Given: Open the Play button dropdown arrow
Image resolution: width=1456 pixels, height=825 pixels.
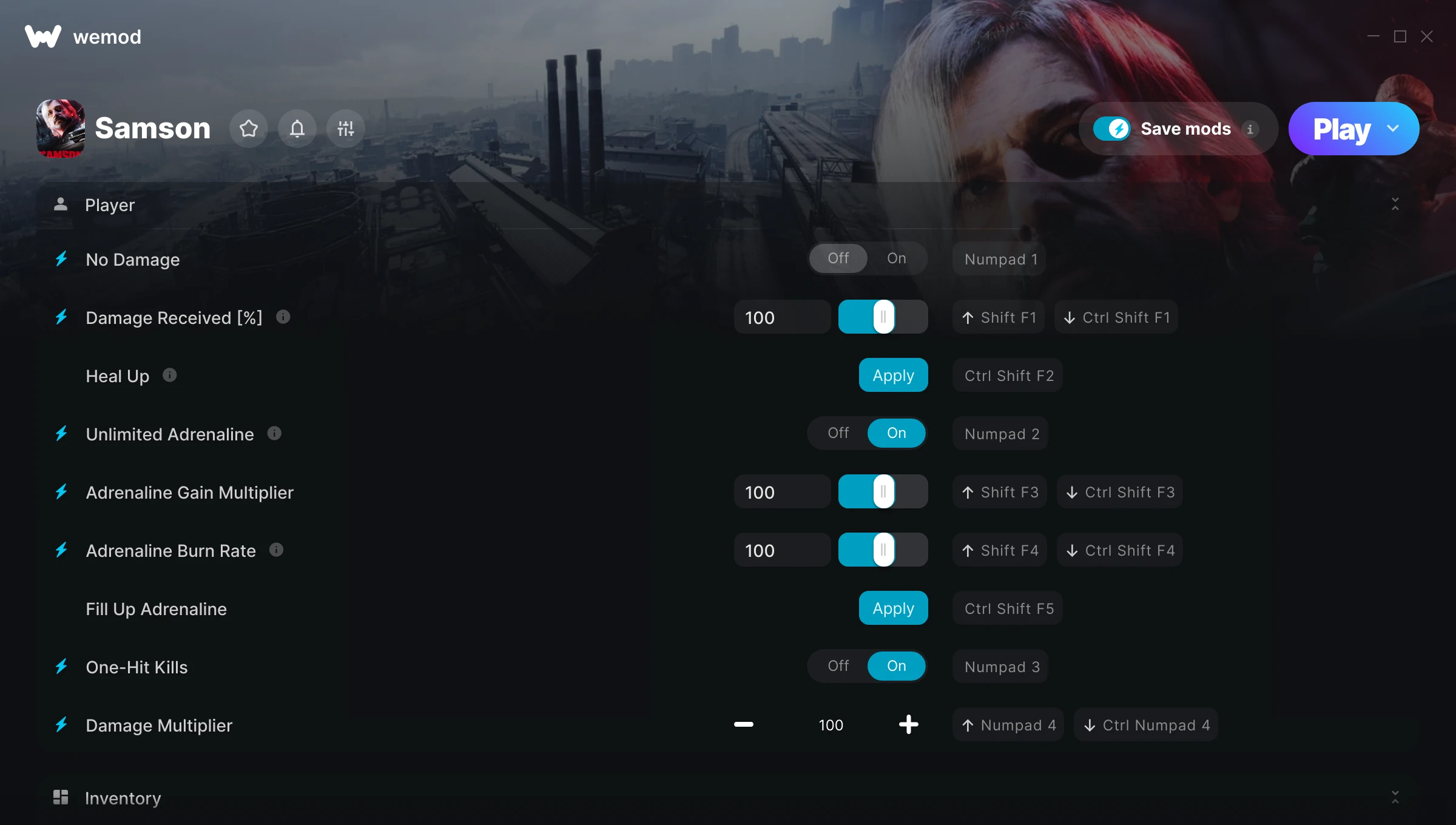Looking at the screenshot, I should click(x=1392, y=128).
